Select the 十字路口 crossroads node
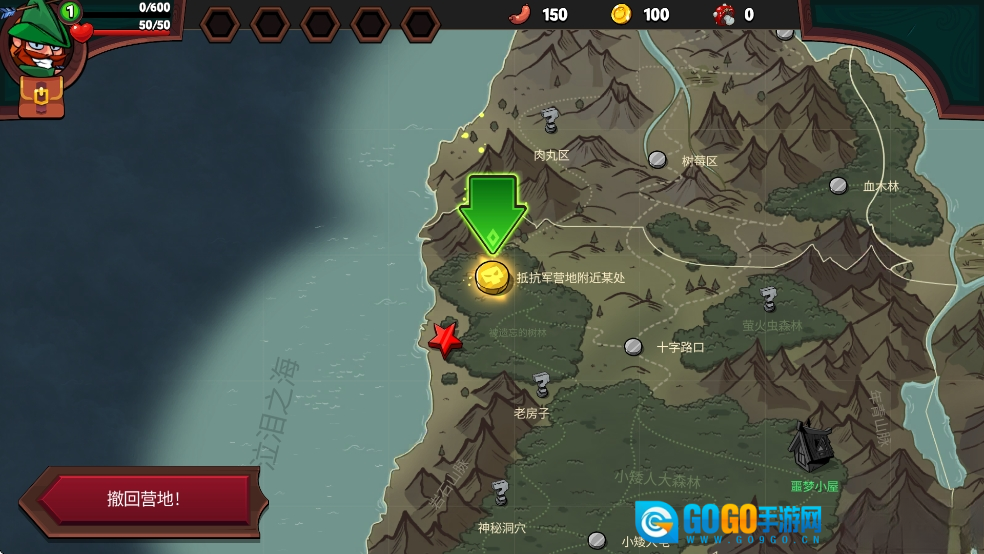Viewport: 984px width, 554px height. [633, 347]
